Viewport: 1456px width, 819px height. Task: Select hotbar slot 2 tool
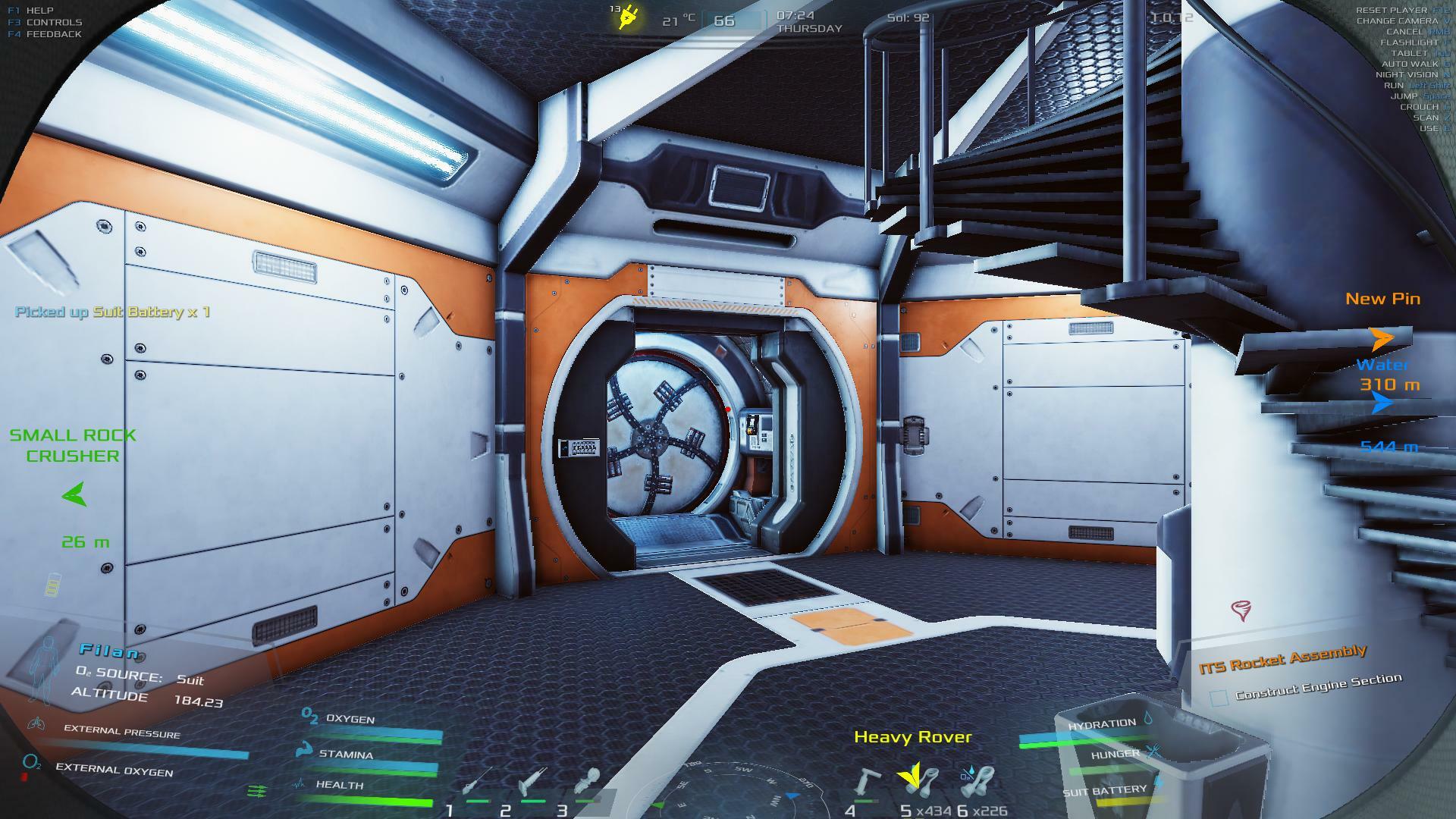(532, 783)
